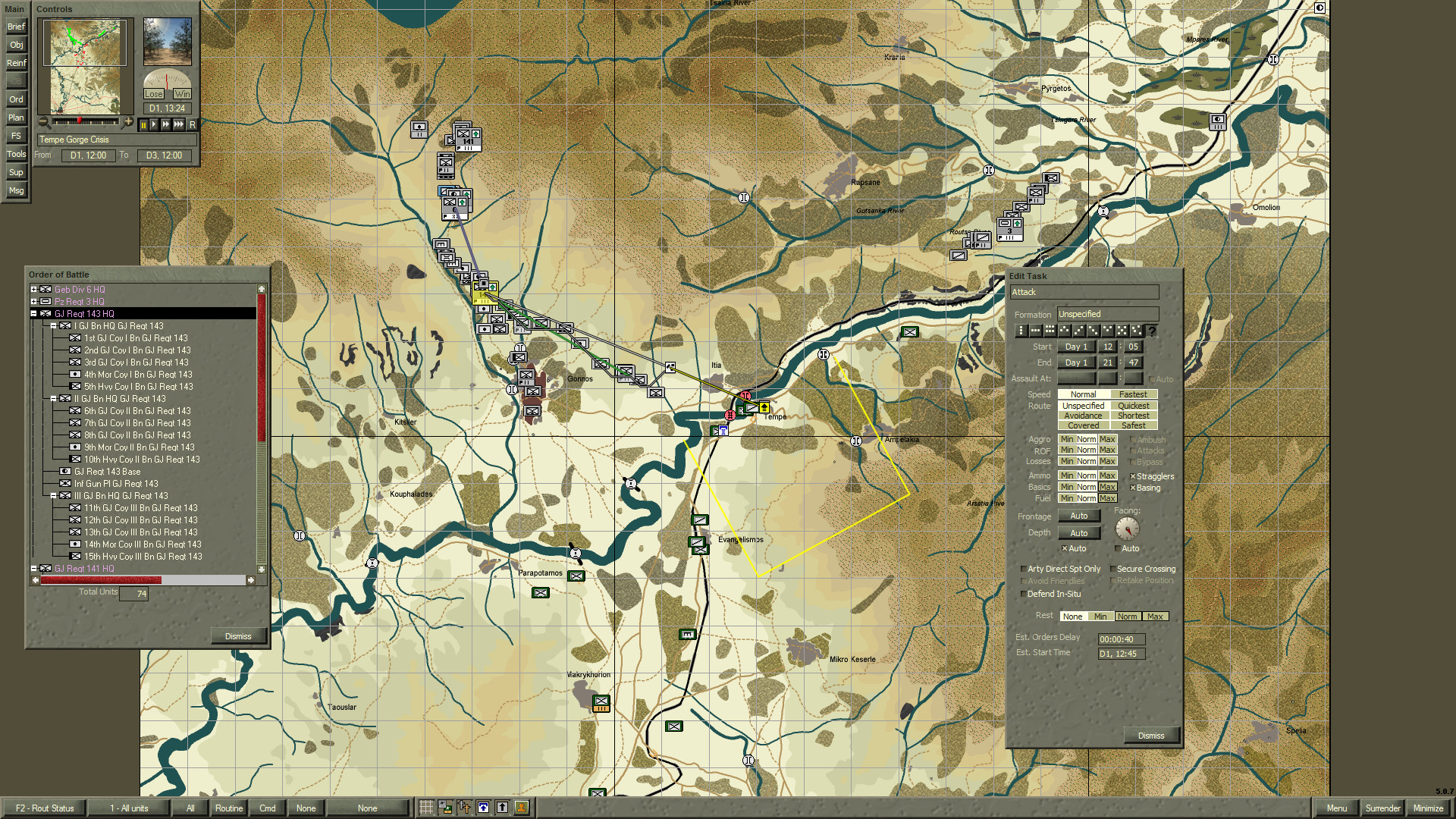This screenshot has height=819, width=1456.
Task: Select the crosshair move tool on bottom toolbar
Action: [465, 808]
